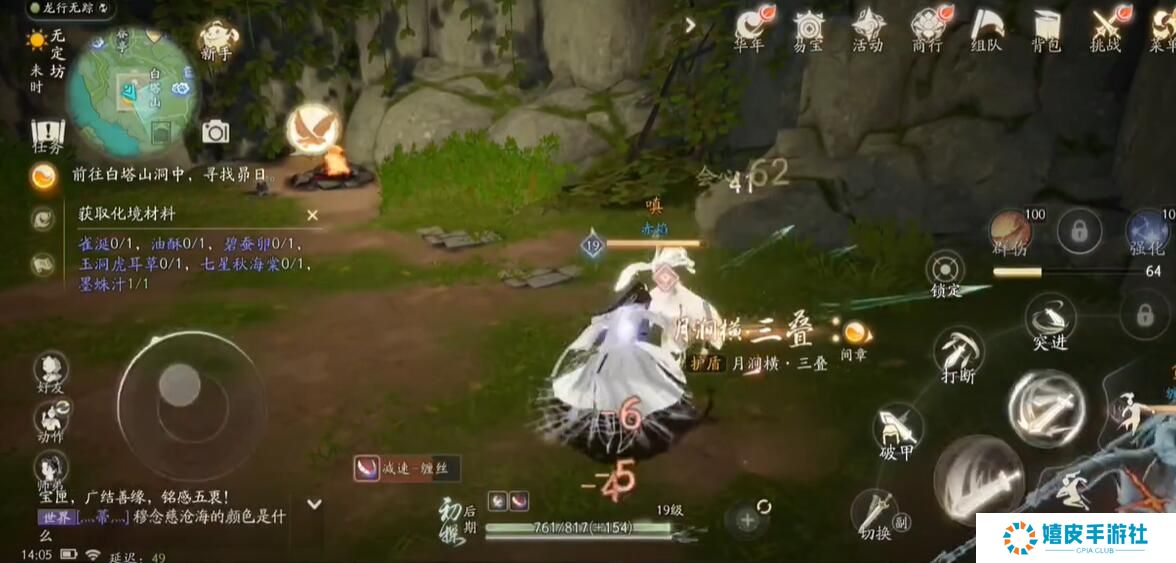Close the 获取化境材料 tracker panel
1176x563 pixels.
[312, 214]
